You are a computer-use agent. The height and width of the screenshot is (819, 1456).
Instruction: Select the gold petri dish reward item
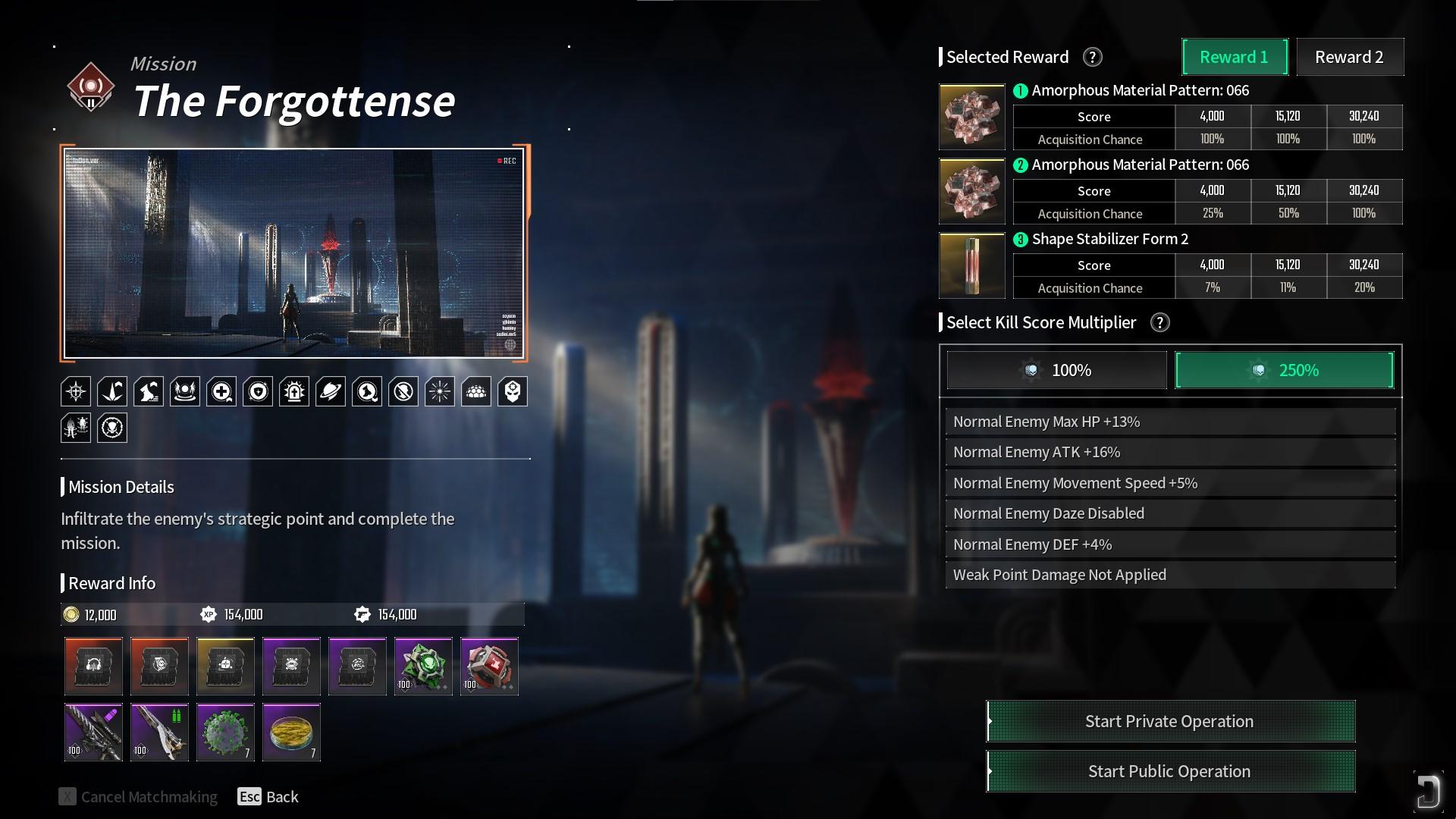click(291, 732)
